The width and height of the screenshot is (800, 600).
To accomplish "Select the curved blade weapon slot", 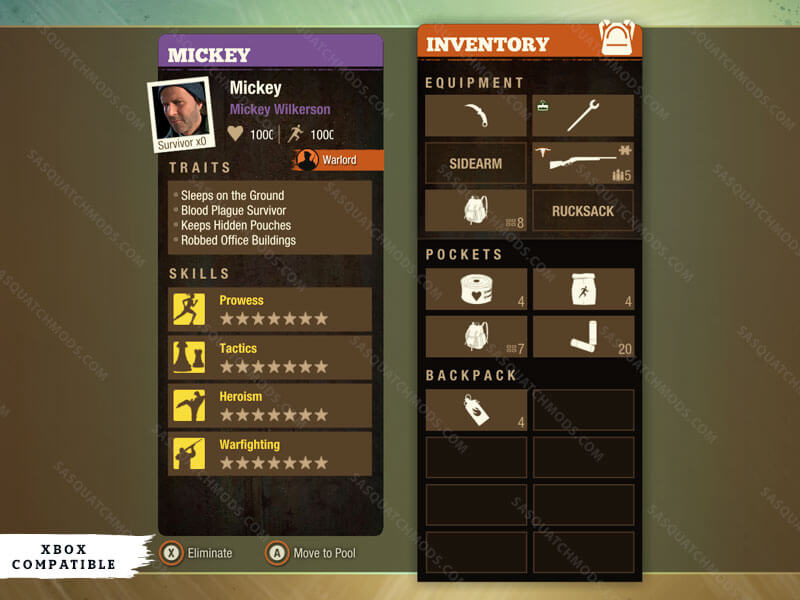I will coord(476,115).
